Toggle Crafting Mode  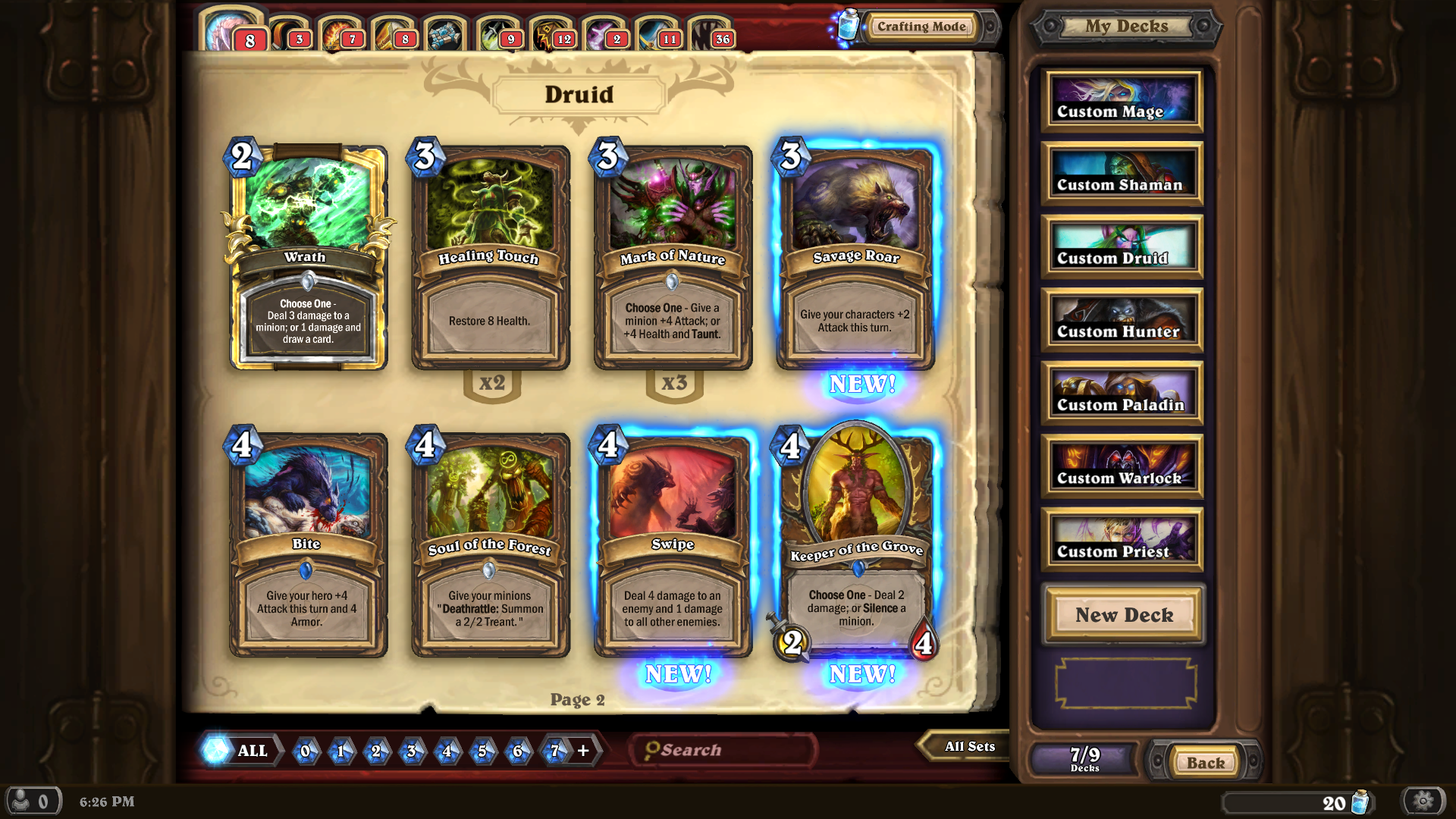tap(921, 27)
